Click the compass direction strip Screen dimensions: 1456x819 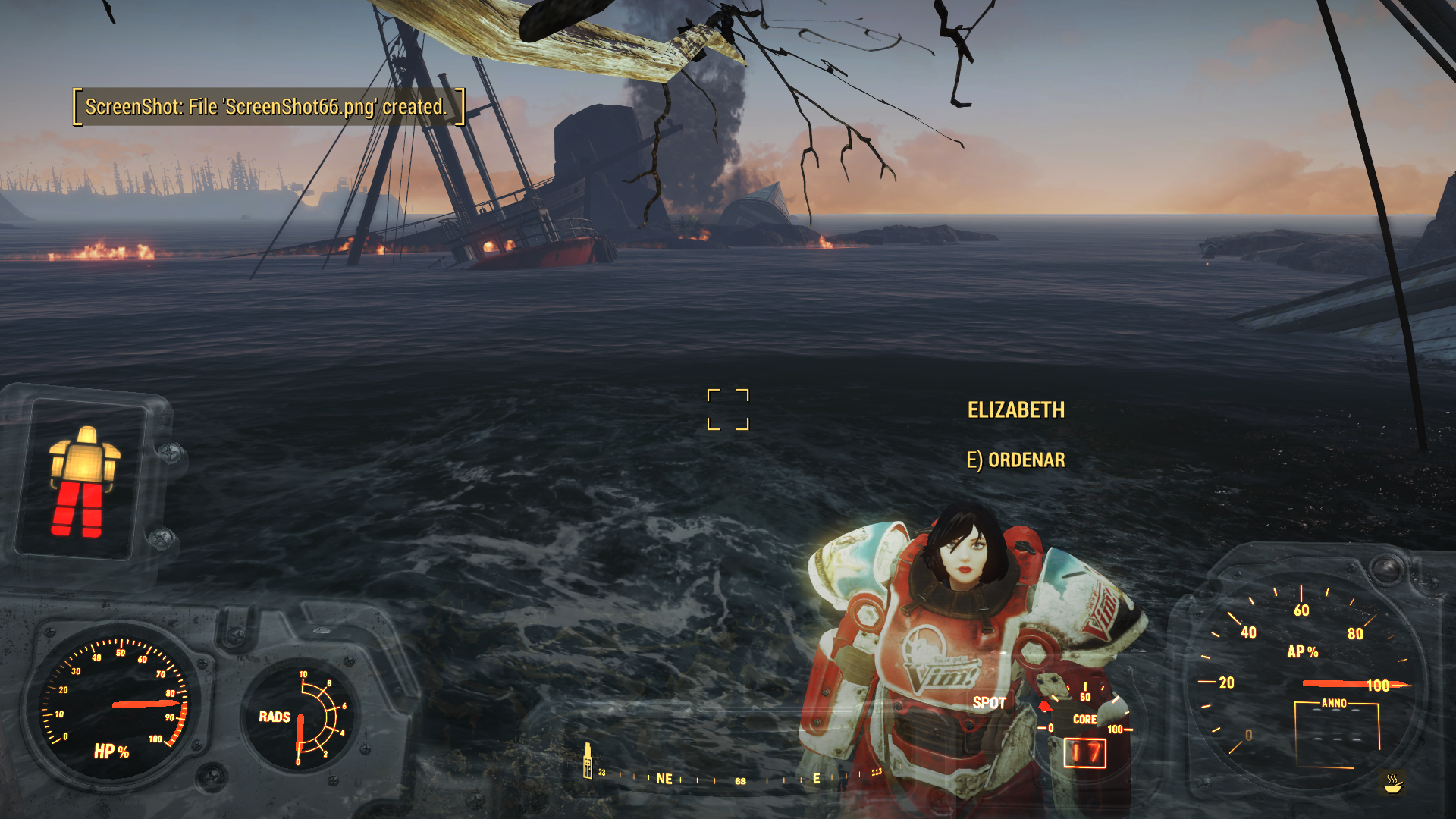click(x=739, y=779)
